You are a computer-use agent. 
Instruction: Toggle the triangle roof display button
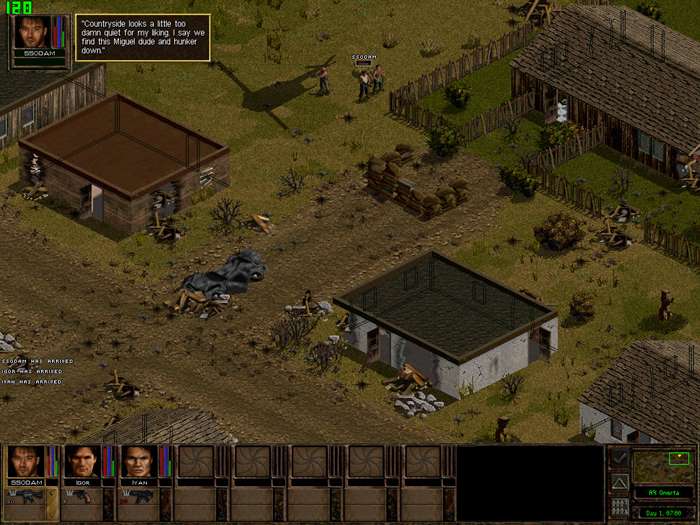(x=620, y=483)
